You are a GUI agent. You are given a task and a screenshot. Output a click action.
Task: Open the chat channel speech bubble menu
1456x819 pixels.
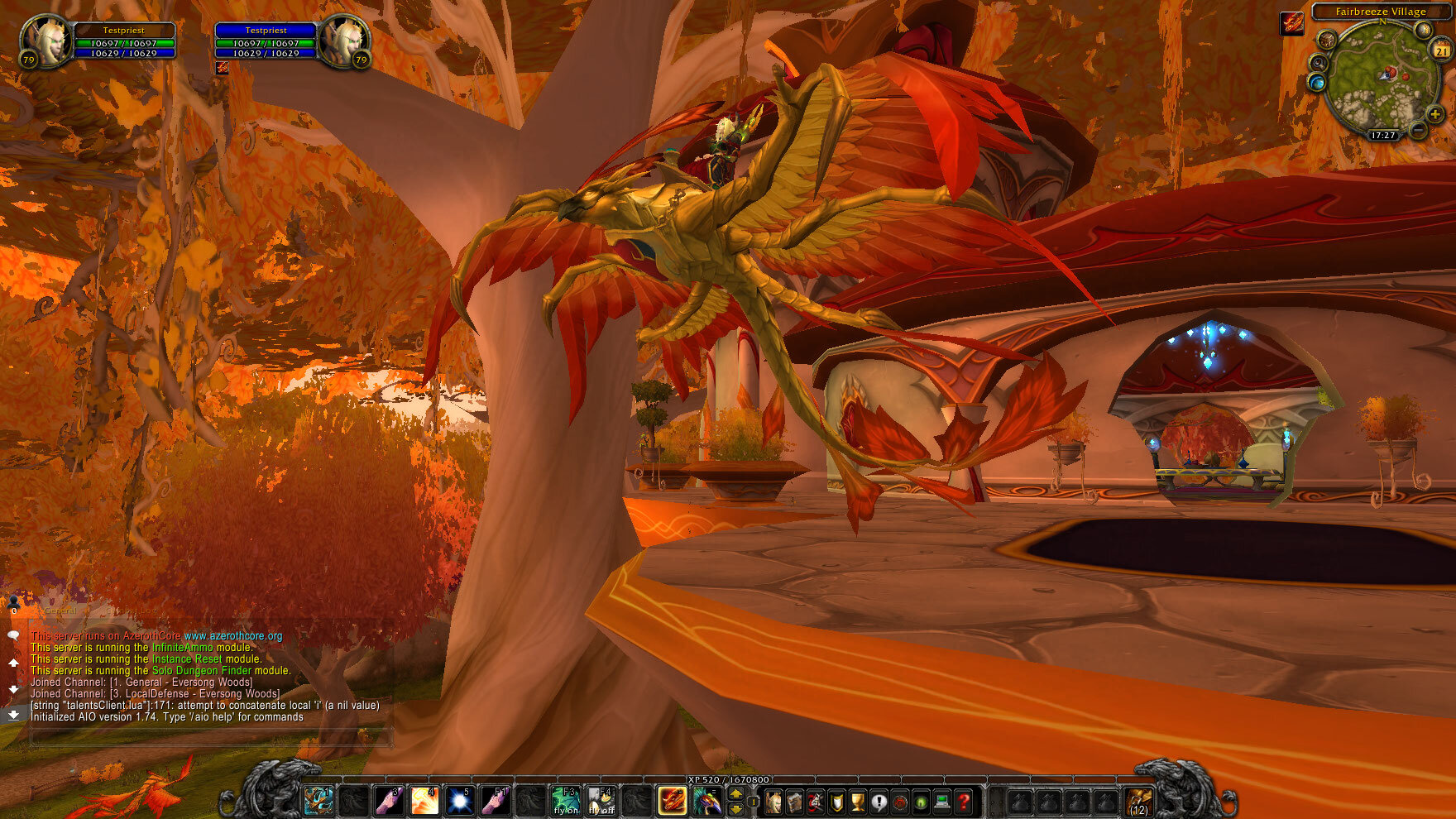[14, 635]
